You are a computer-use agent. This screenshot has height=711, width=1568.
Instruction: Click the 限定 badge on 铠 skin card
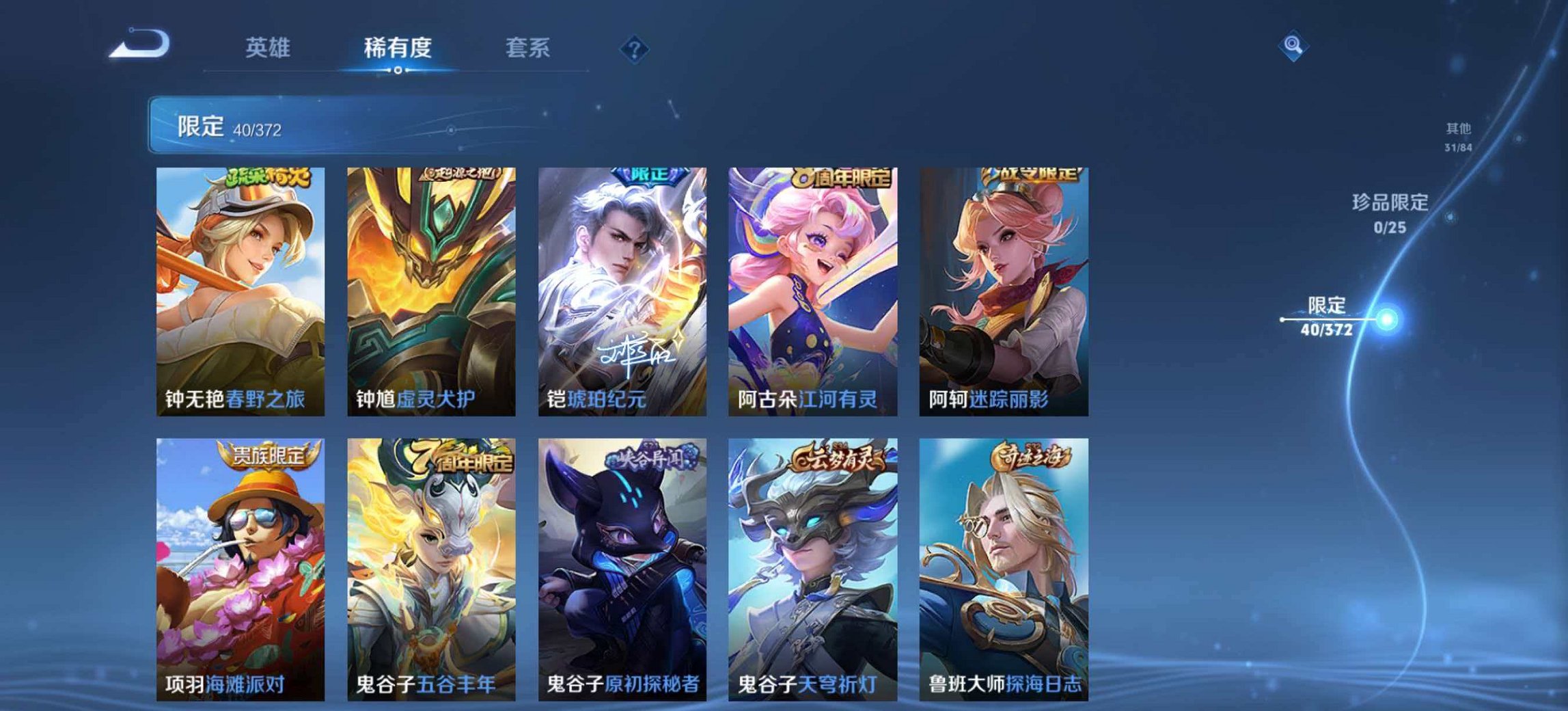pyautogui.click(x=645, y=176)
